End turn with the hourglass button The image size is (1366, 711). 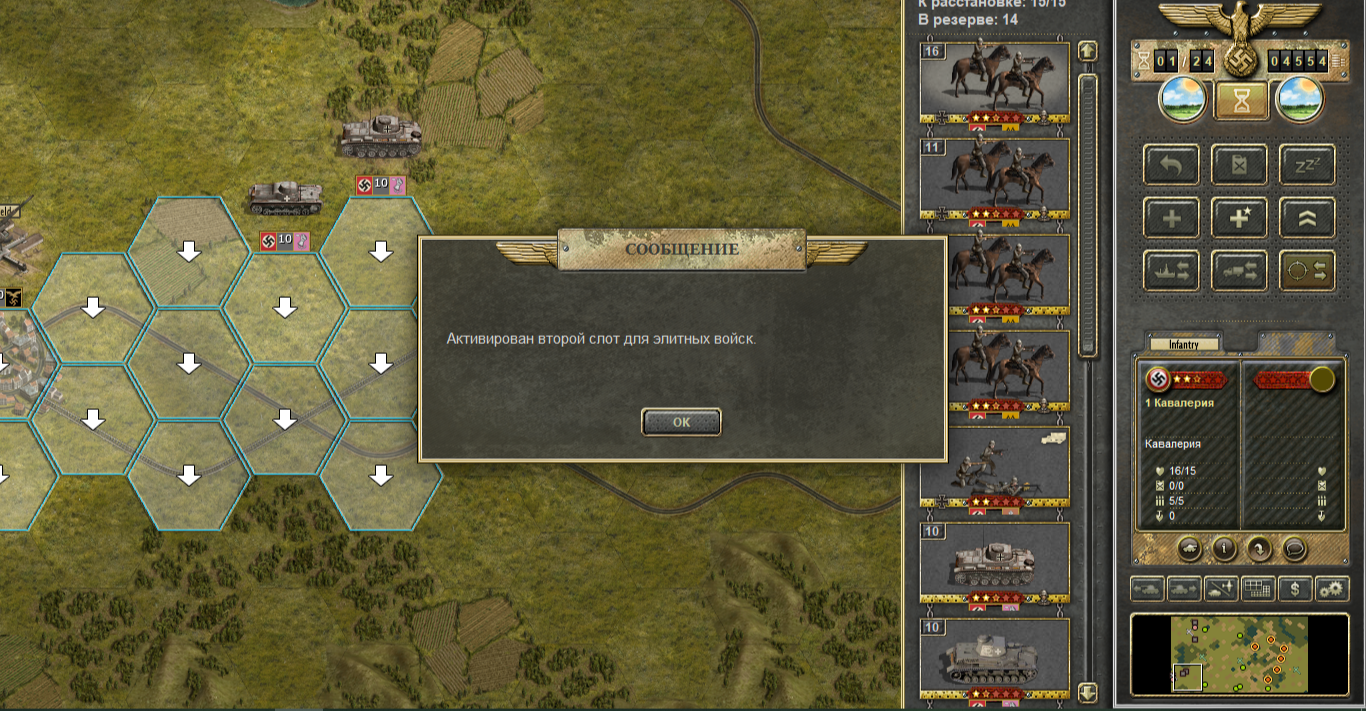pos(1241,101)
